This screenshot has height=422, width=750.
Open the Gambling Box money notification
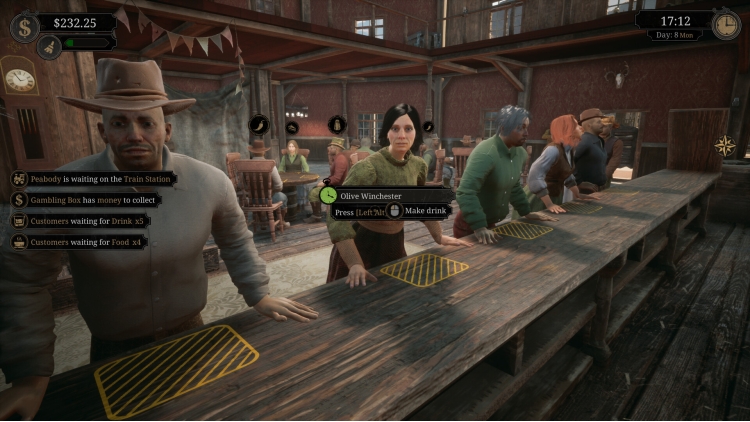tap(84, 199)
